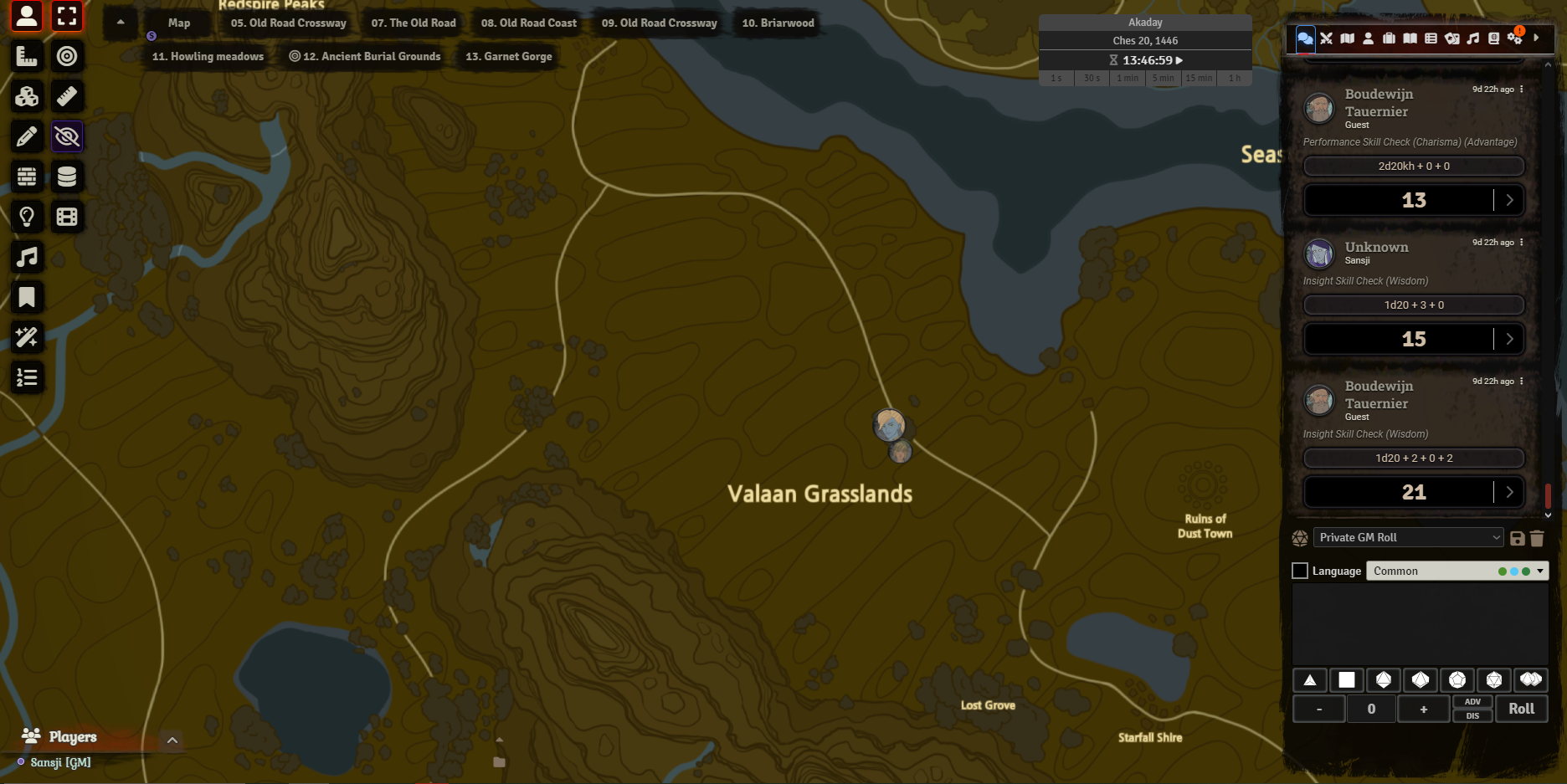Decrease the roll modifier with minus
The image size is (1567, 784).
1319,709
